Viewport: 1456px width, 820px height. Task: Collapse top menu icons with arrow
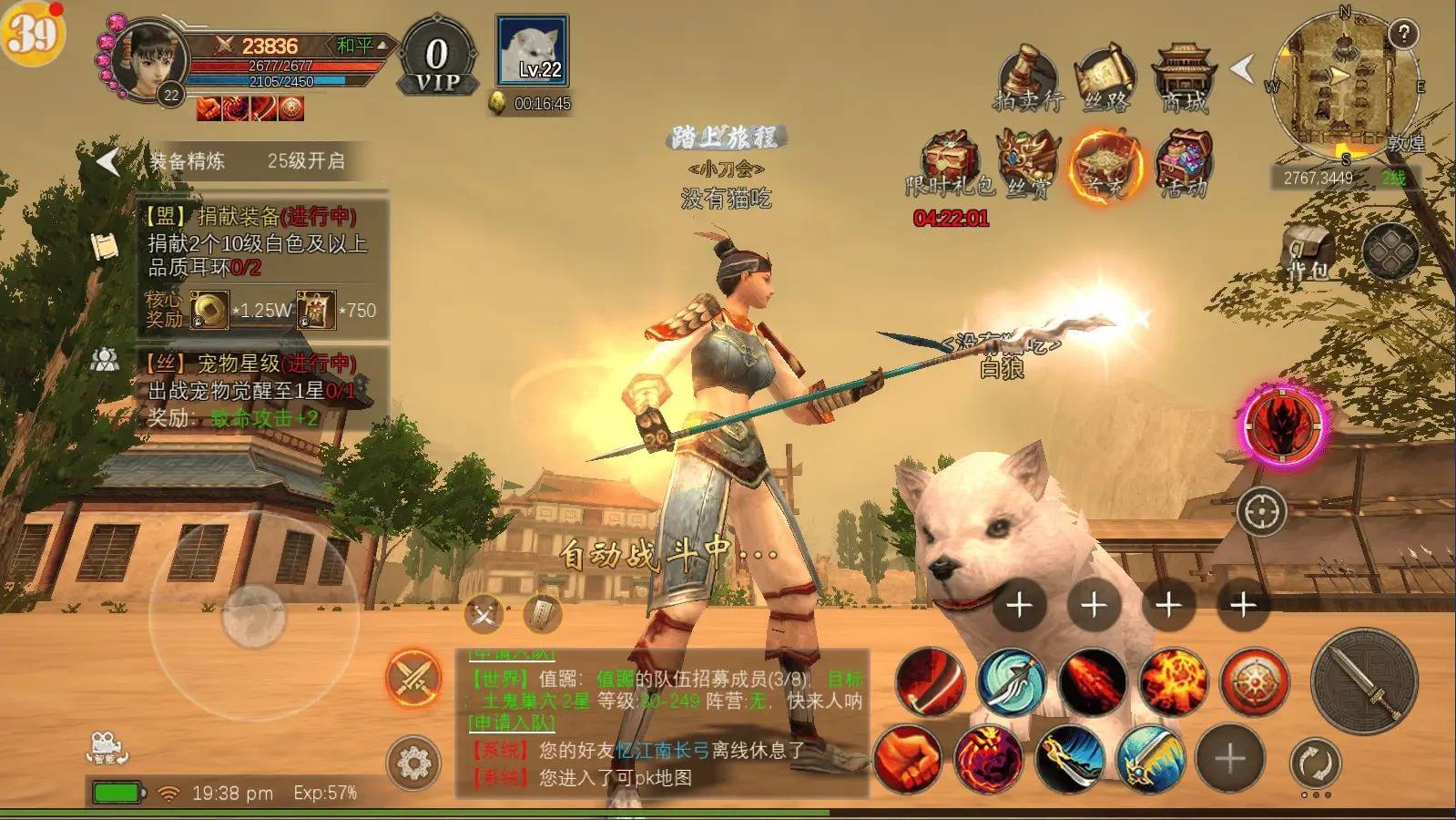1242,67
